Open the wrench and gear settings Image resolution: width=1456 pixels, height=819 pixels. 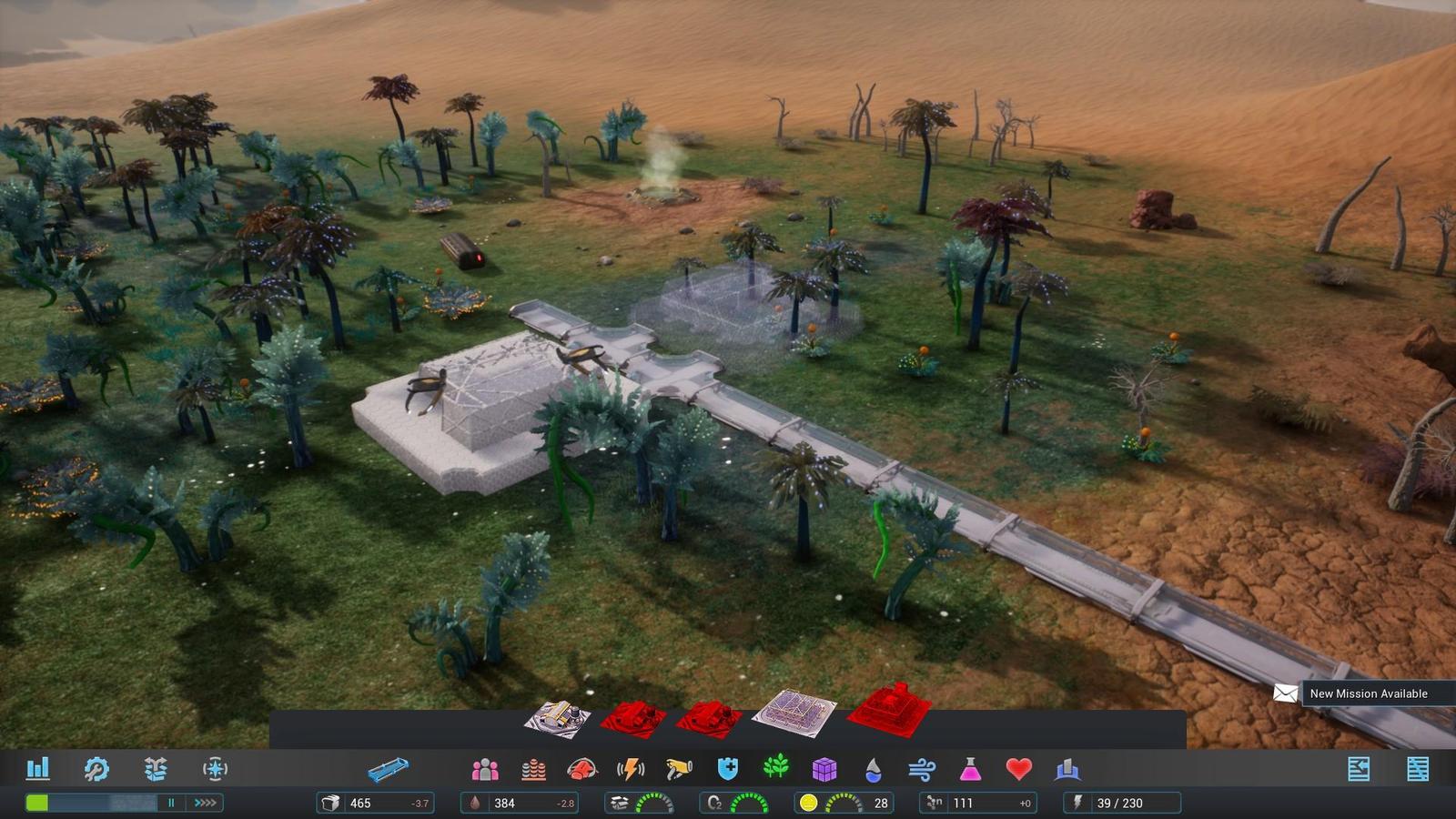click(x=96, y=769)
